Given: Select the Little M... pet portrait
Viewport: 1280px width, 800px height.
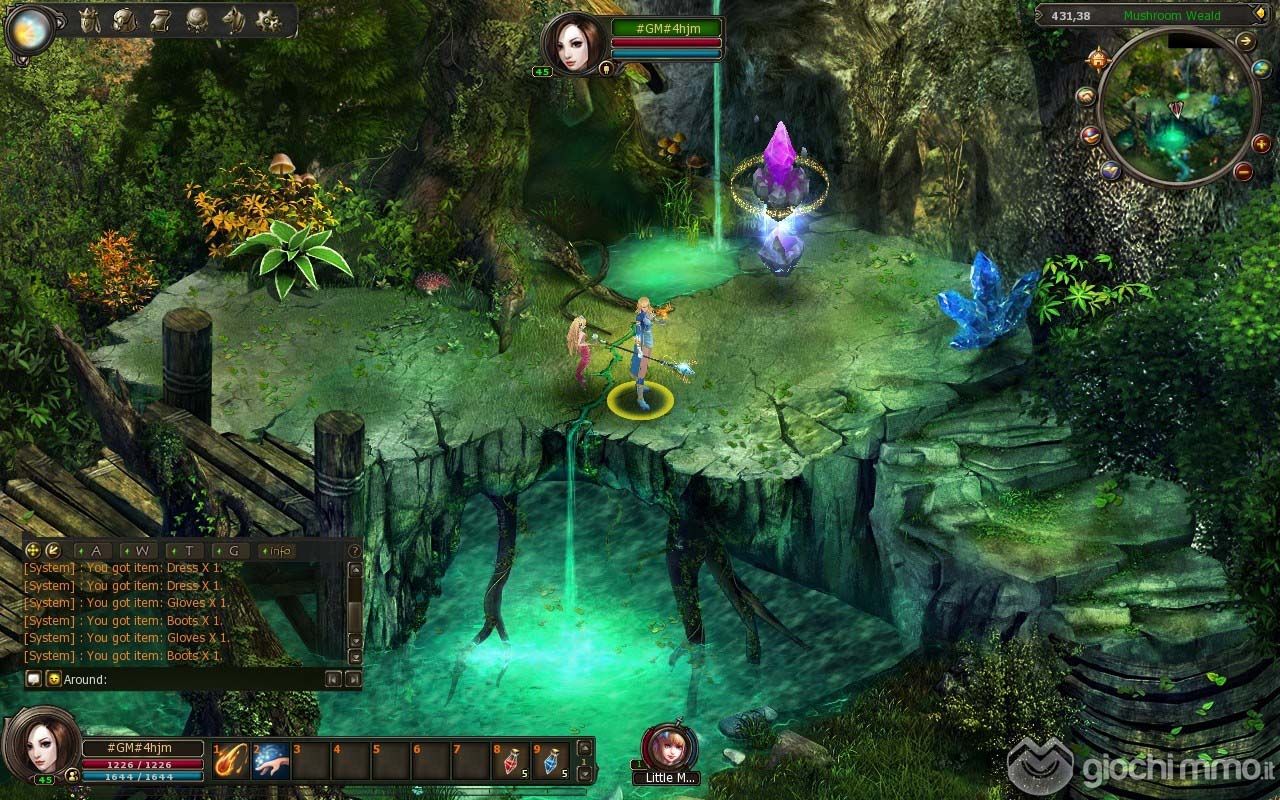Looking at the screenshot, I should (666, 748).
